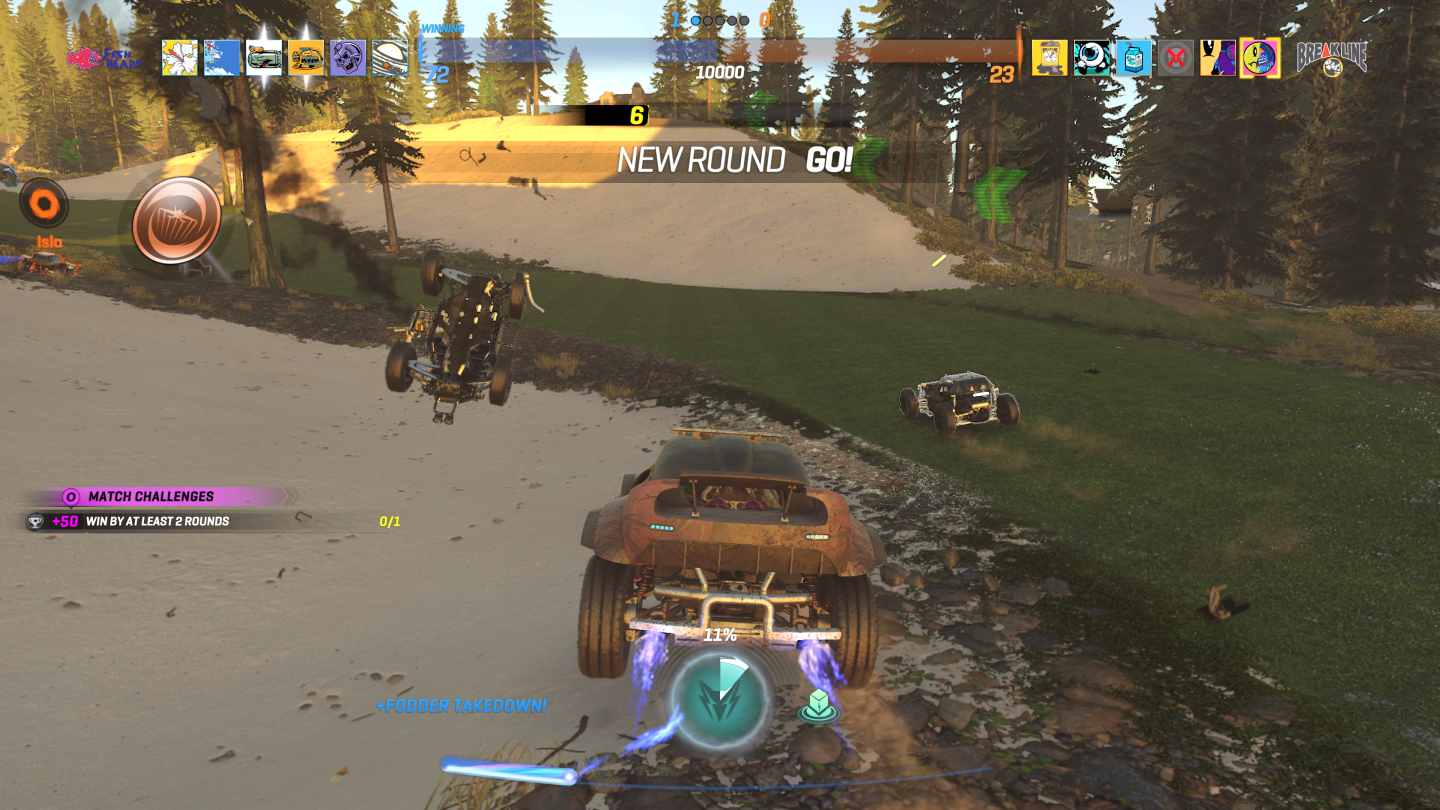
Task: Activate the copper fan ability circle
Action: (x=178, y=222)
